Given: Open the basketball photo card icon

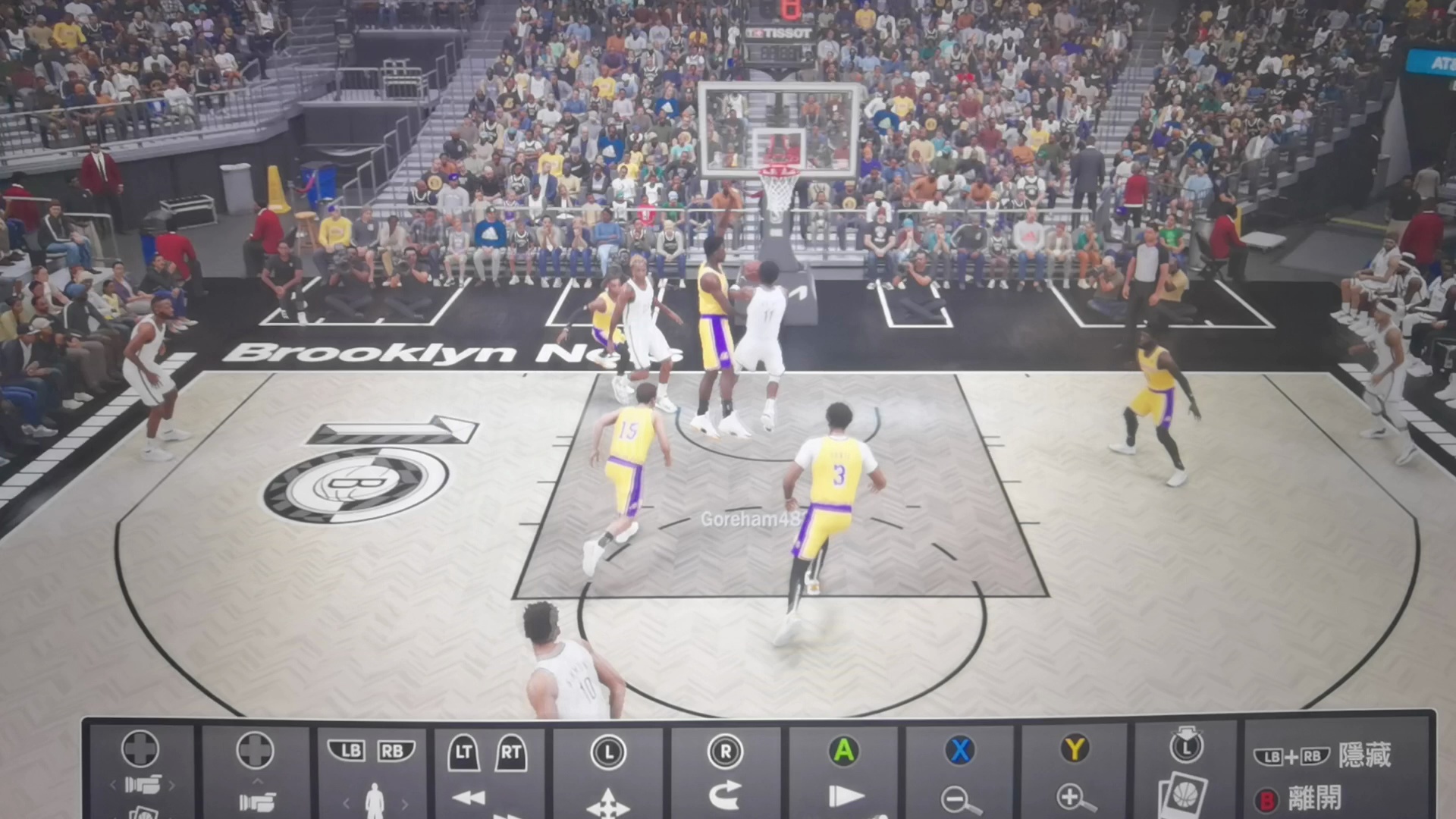Looking at the screenshot, I should click(x=1185, y=795).
